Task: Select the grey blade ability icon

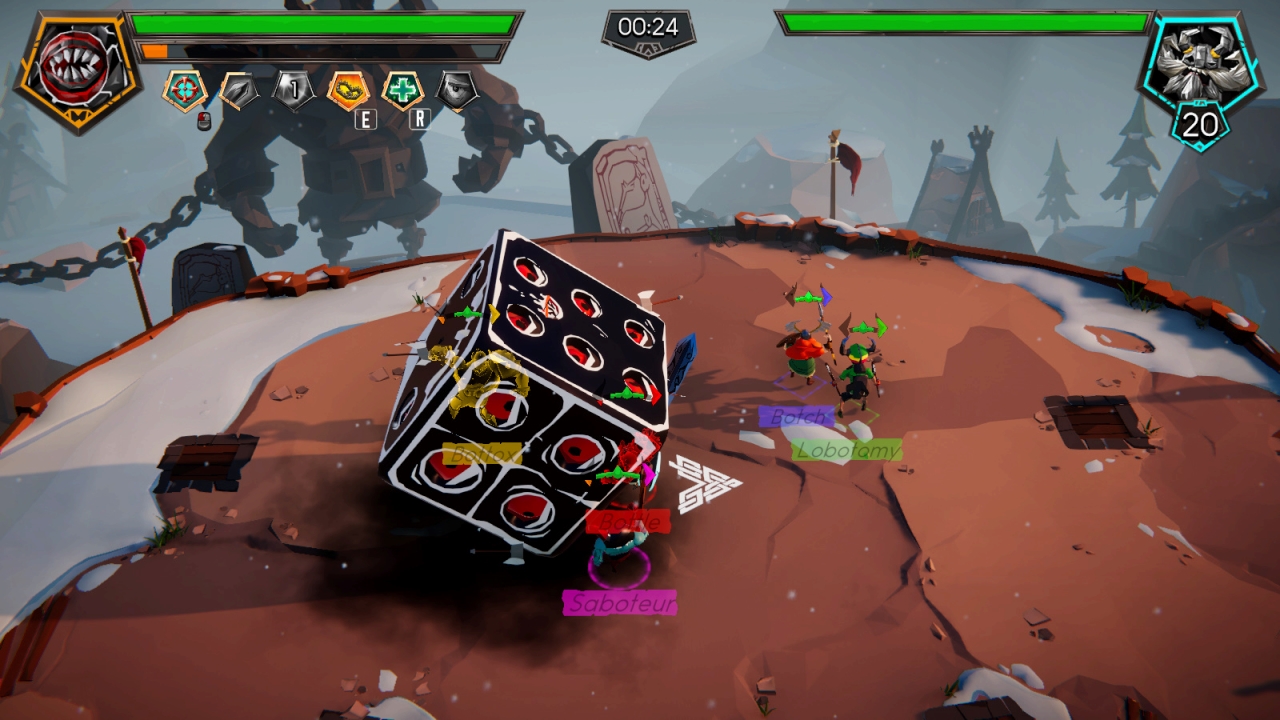Action: tap(239, 91)
